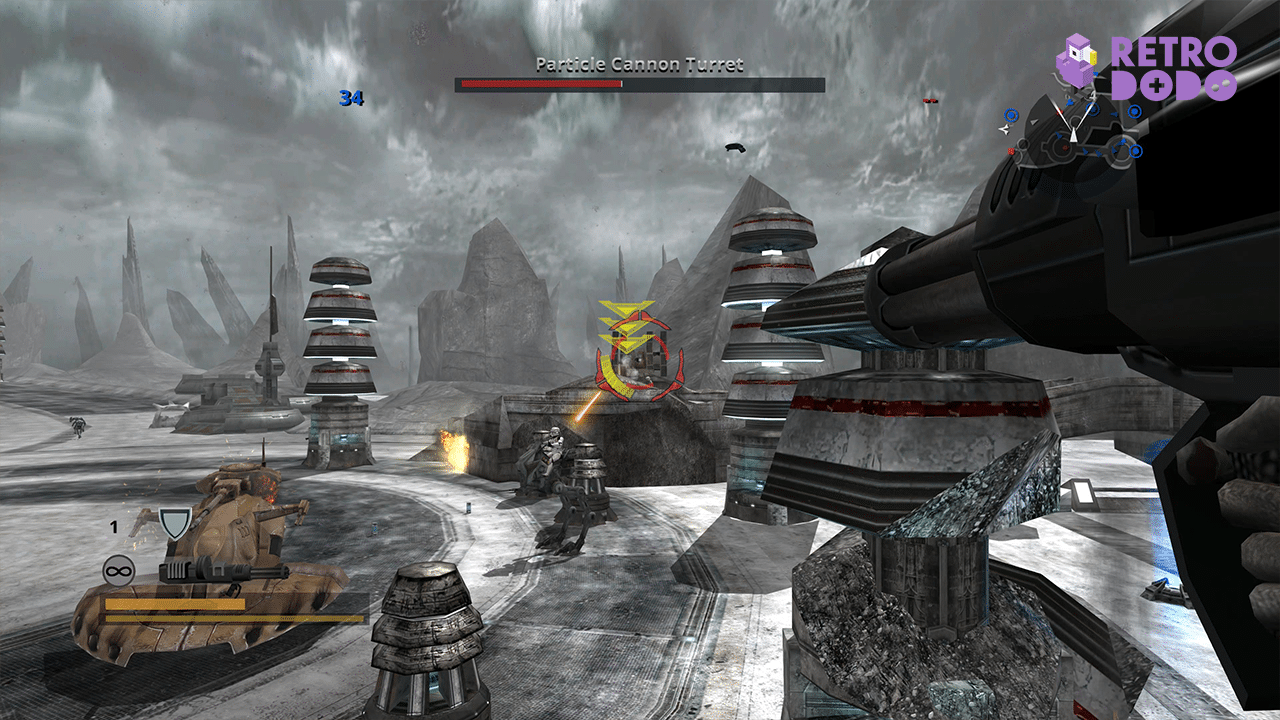Viewport: 1280px width, 720px height.
Task: Toggle the shield indicator above the tank
Action: [x=174, y=524]
